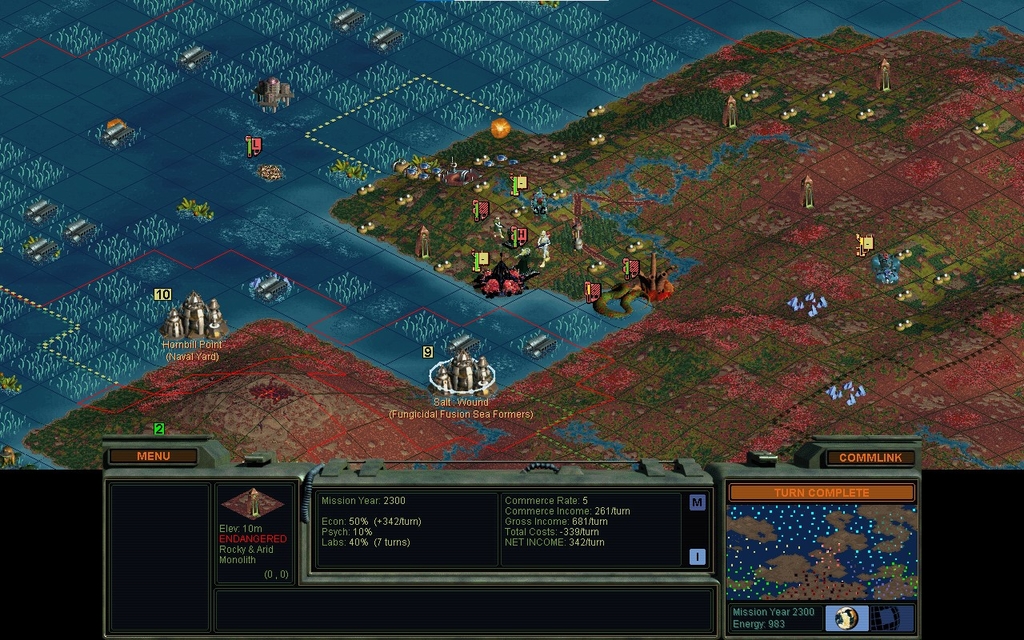Toggle the M button on info panel
The image size is (1024, 640).
(697, 503)
